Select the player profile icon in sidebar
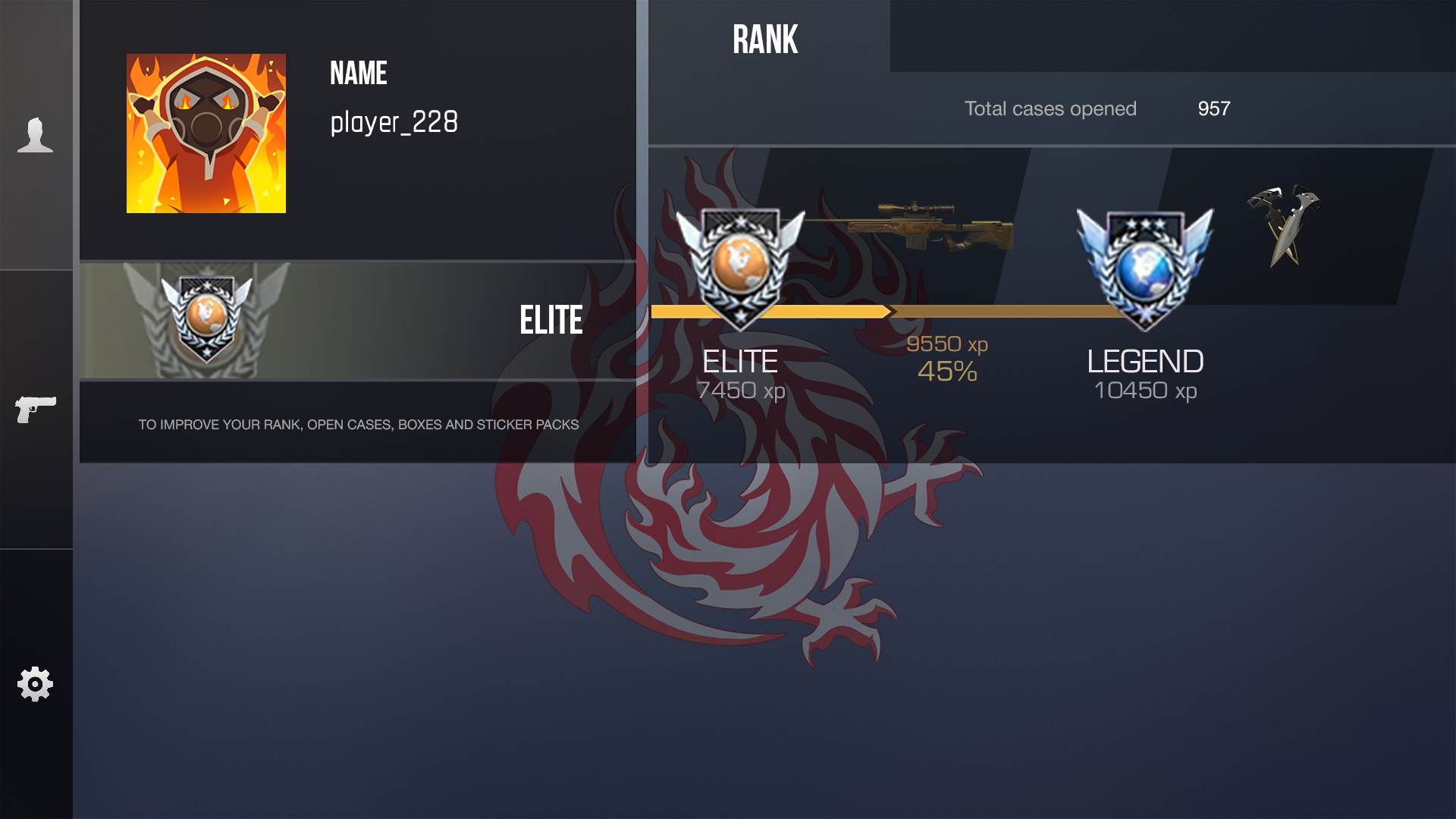1456x819 pixels. click(36, 135)
